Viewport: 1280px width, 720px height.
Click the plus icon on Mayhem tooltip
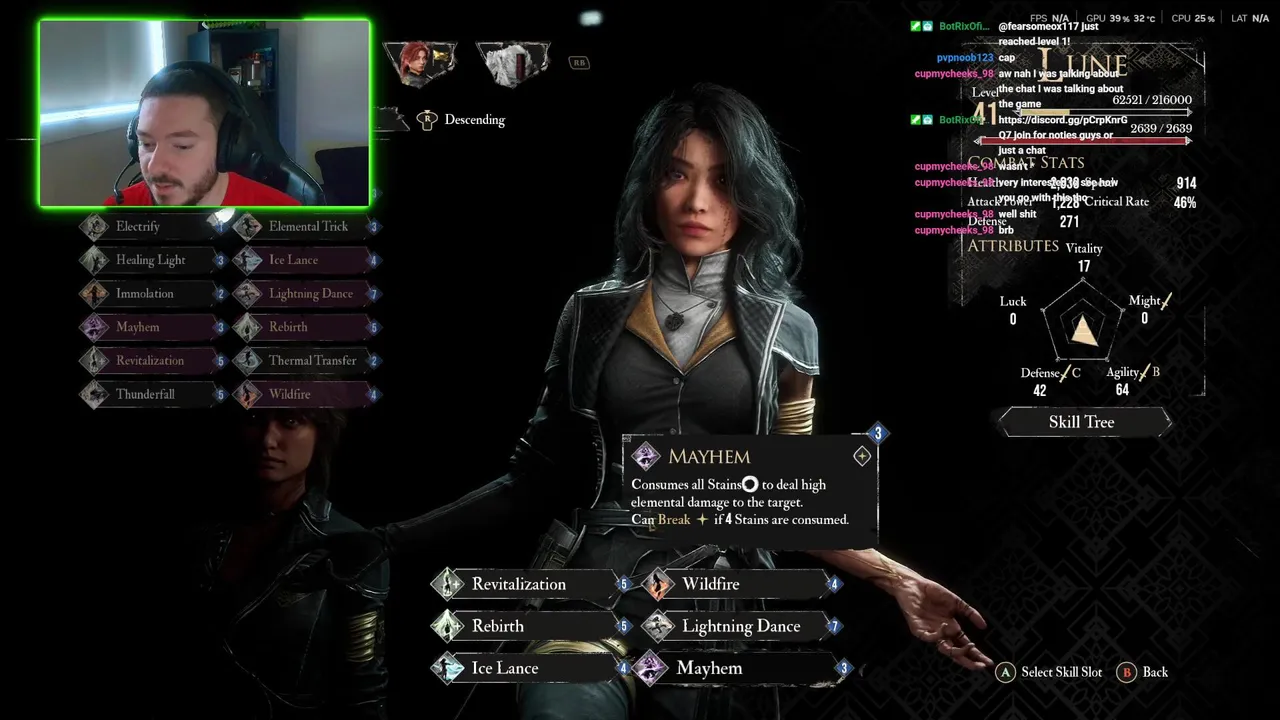coord(862,457)
